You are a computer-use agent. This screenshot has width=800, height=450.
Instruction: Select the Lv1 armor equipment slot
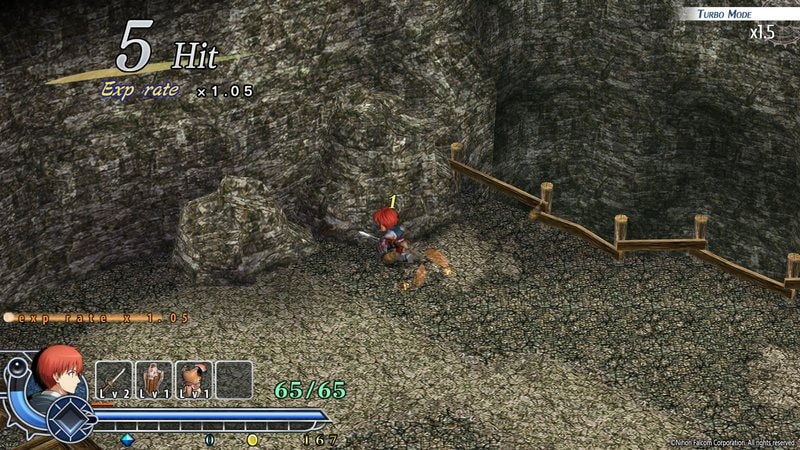194,380
